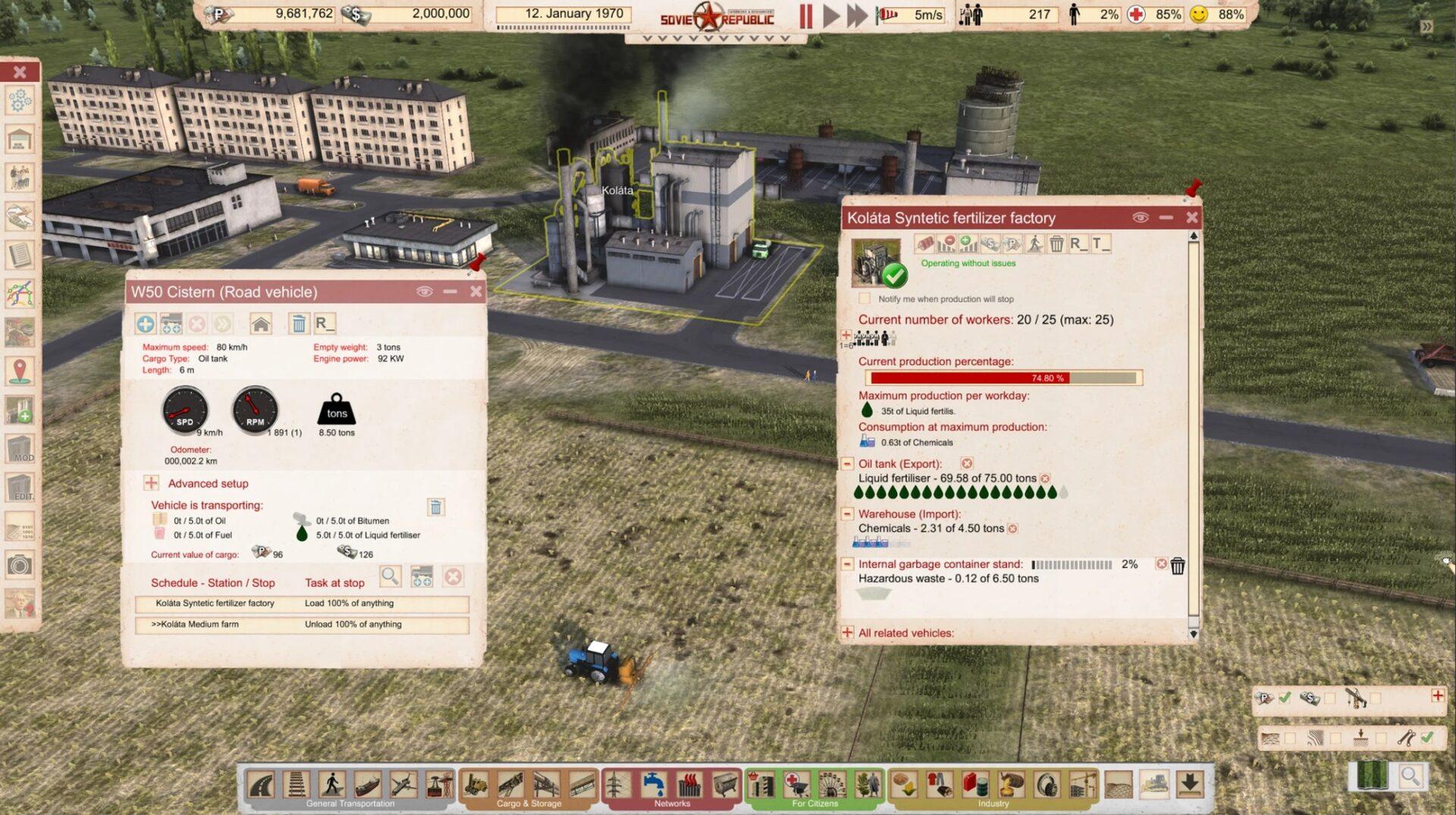Close the W50 Cistern vehicle window
This screenshot has height=815, width=1456.
click(x=475, y=292)
